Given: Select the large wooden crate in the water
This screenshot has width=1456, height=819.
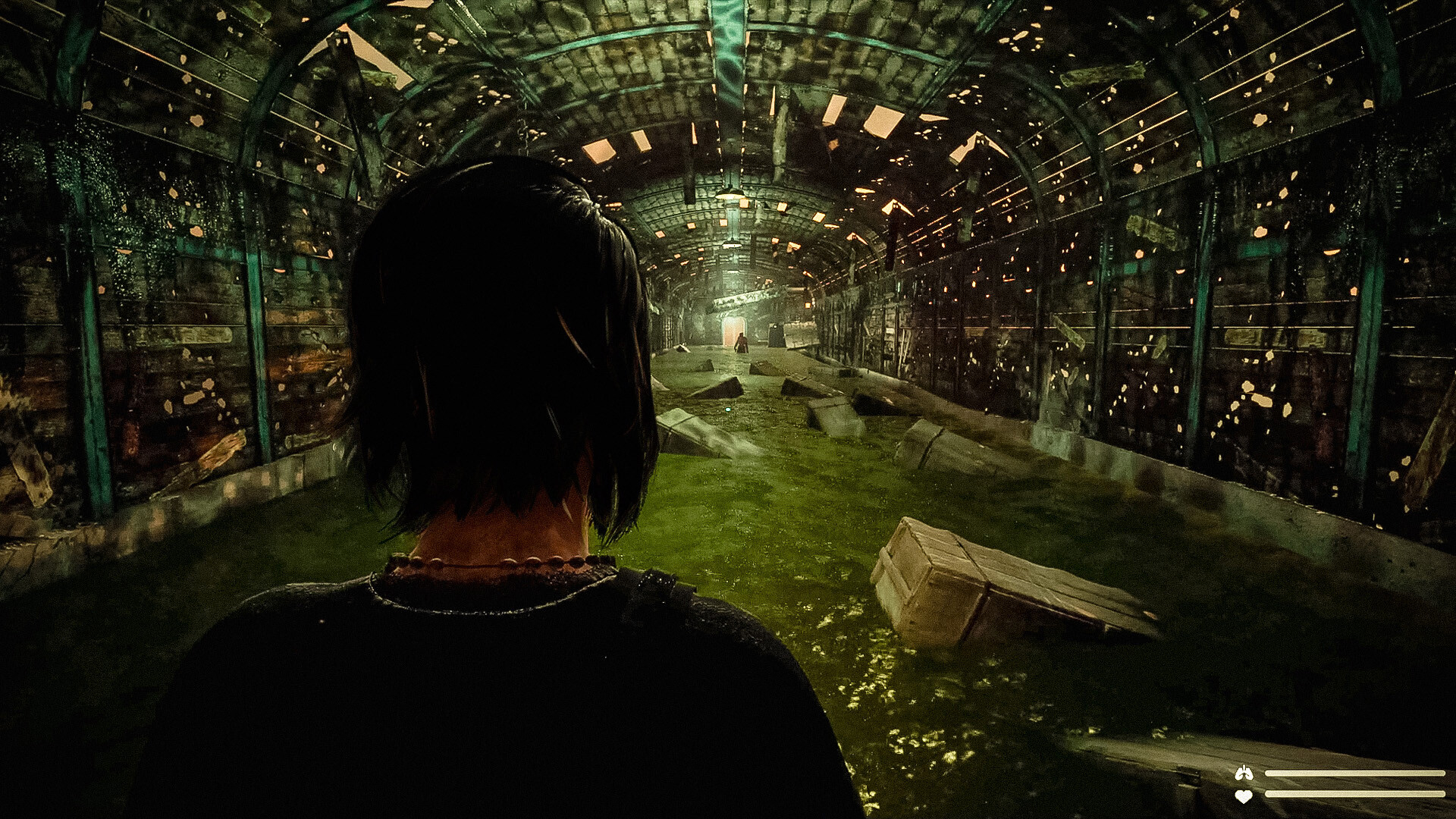Looking at the screenshot, I should 971,584.
